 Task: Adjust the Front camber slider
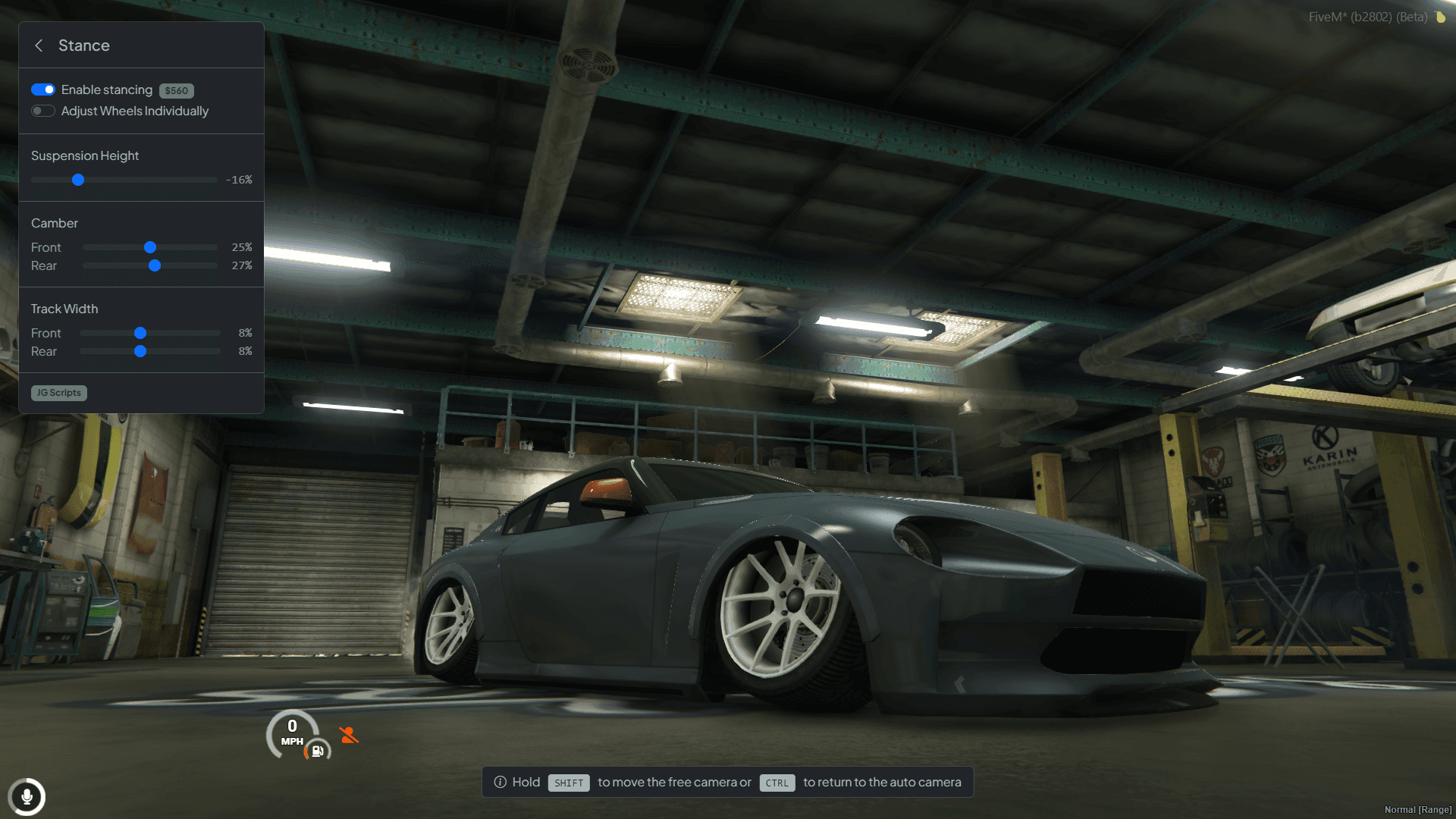pyautogui.click(x=150, y=247)
